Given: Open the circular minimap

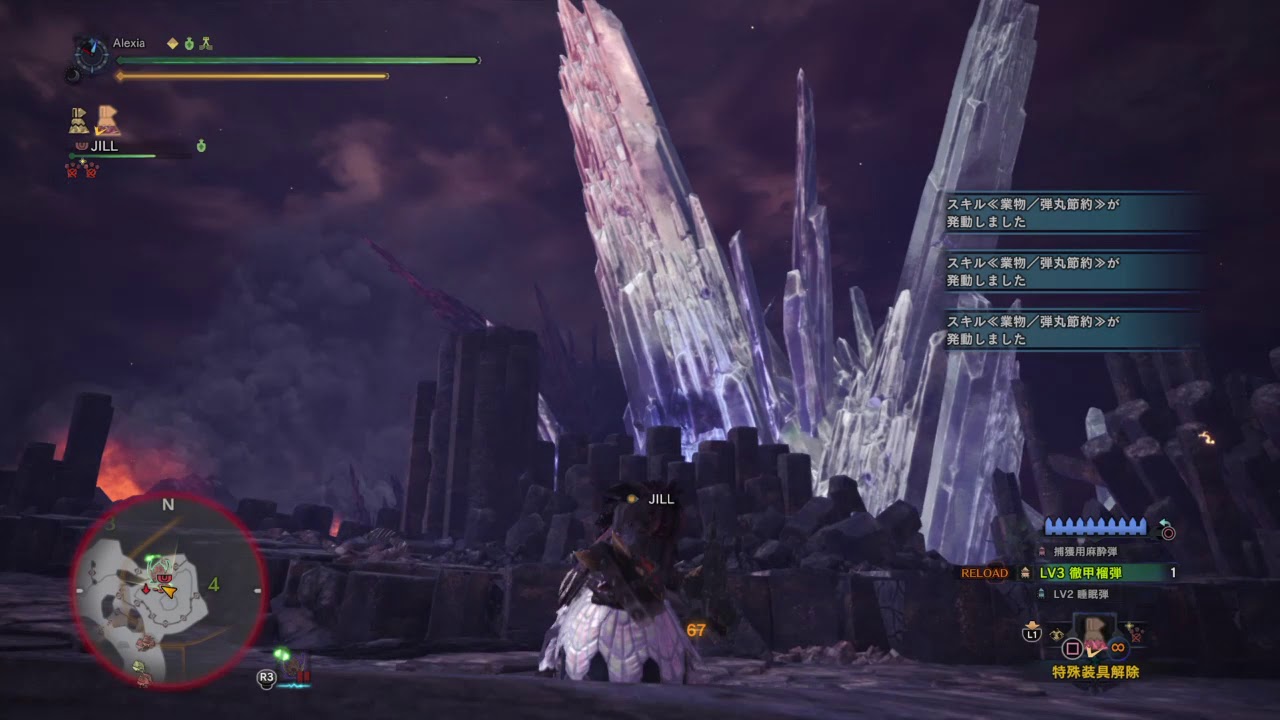Looking at the screenshot, I should click(168, 590).
